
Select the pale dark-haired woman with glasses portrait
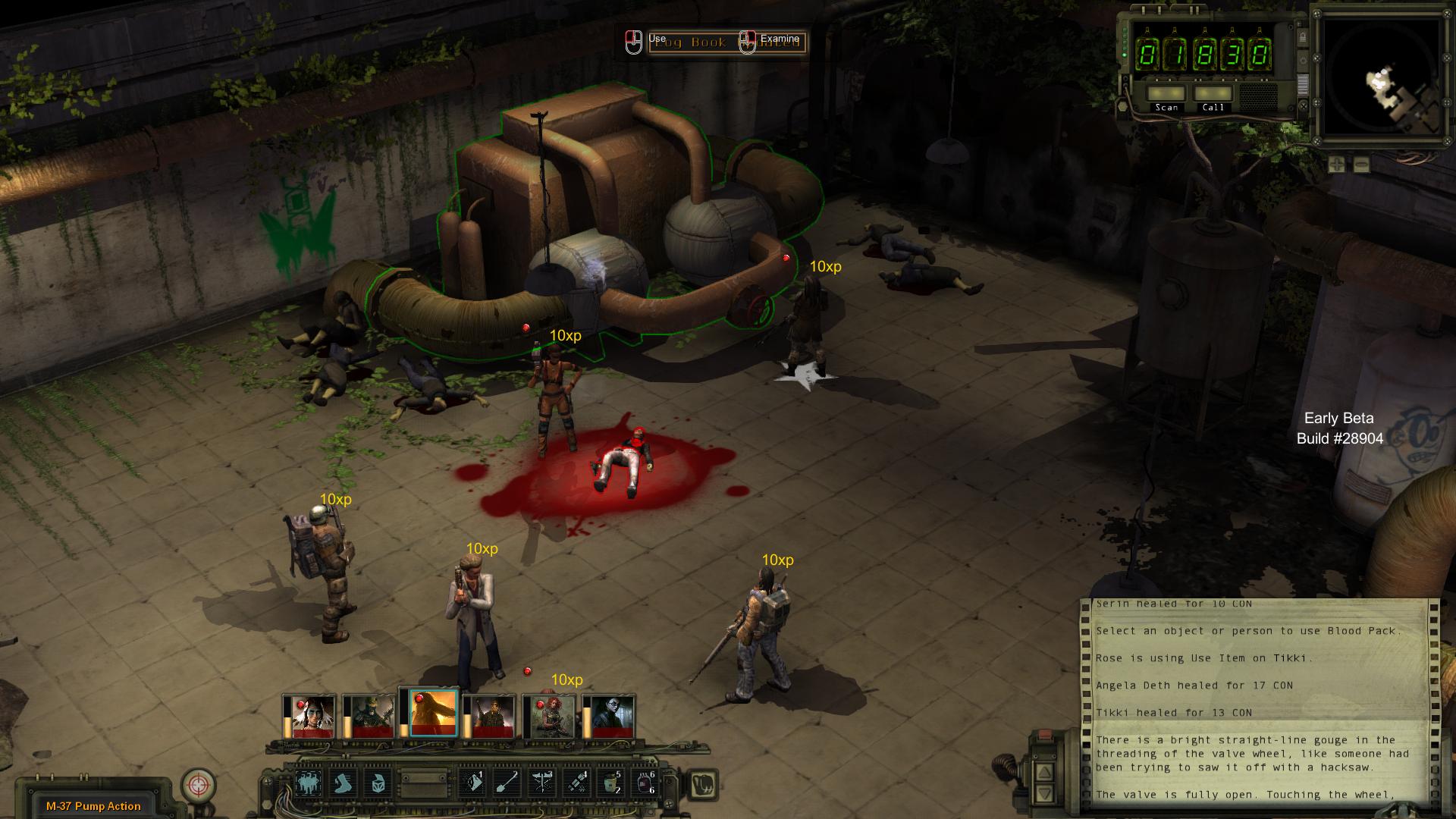click(613, 715)
